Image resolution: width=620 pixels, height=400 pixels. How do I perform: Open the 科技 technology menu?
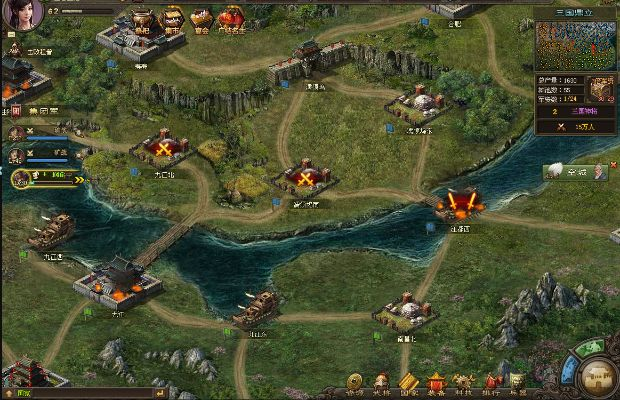tap(463, 383)
